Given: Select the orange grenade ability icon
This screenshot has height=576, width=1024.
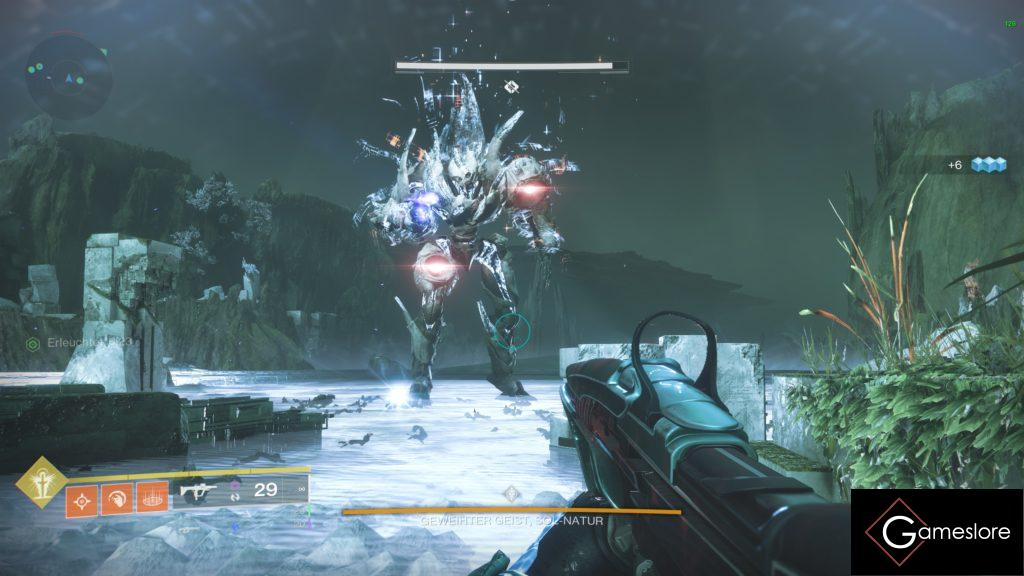Looking at the screenshot, I should tap(82, 498).
